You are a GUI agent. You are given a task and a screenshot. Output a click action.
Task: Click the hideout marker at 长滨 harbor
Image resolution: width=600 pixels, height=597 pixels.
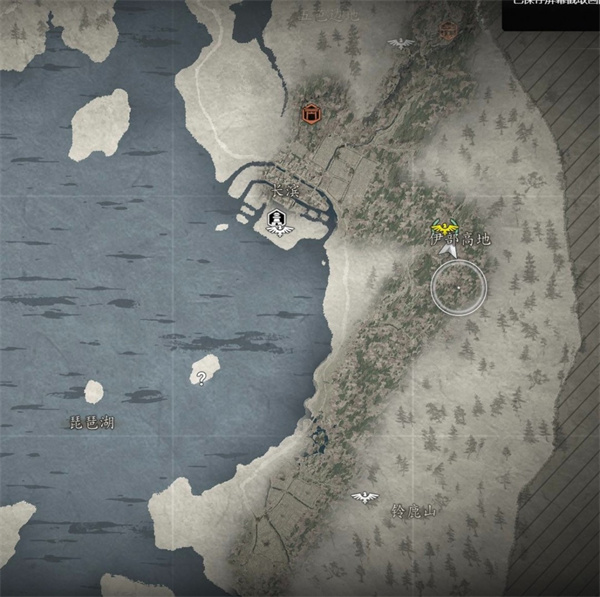tap(279, 222)
